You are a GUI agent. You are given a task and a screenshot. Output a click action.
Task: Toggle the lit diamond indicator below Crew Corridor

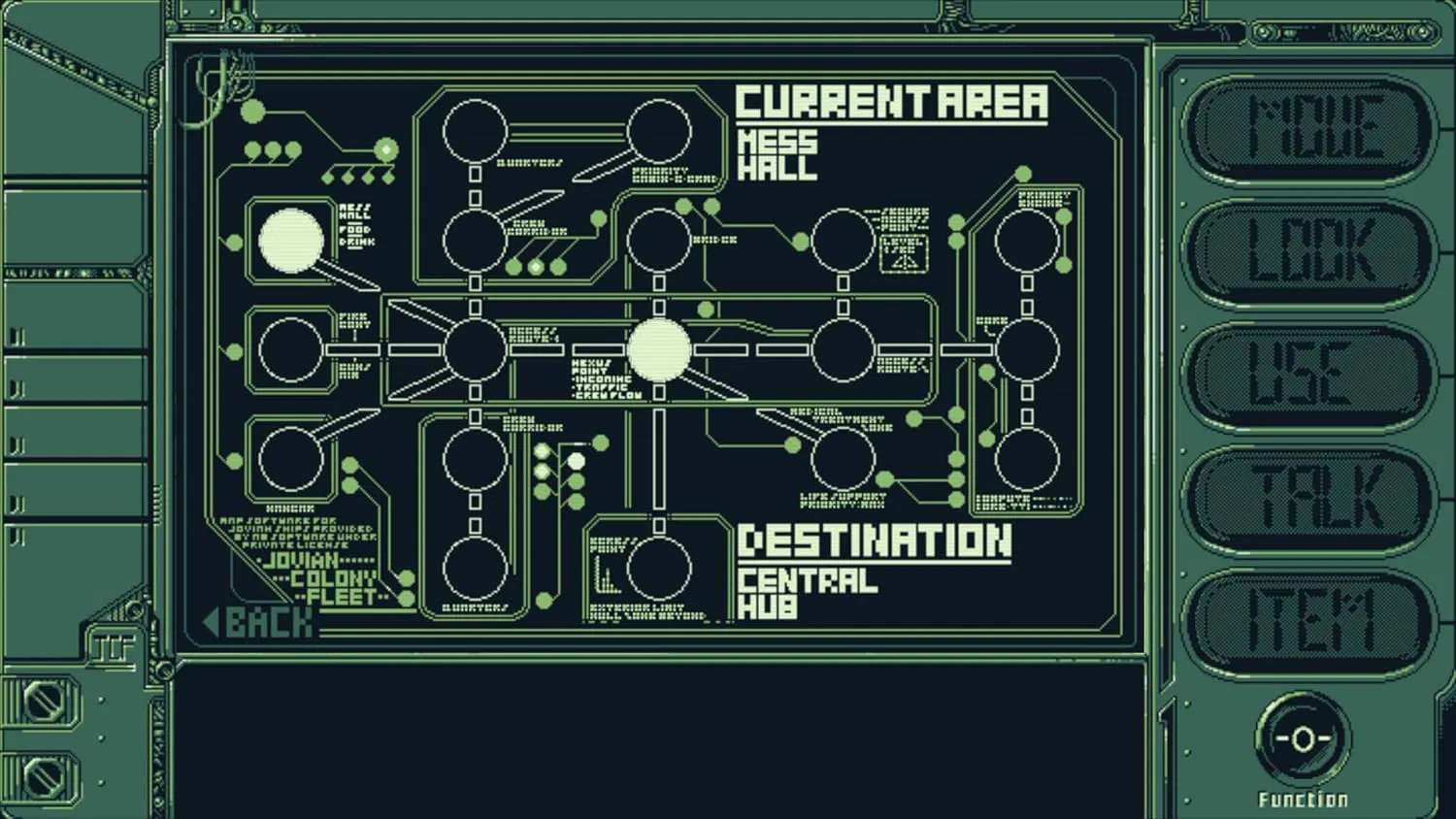coord(537,265)
